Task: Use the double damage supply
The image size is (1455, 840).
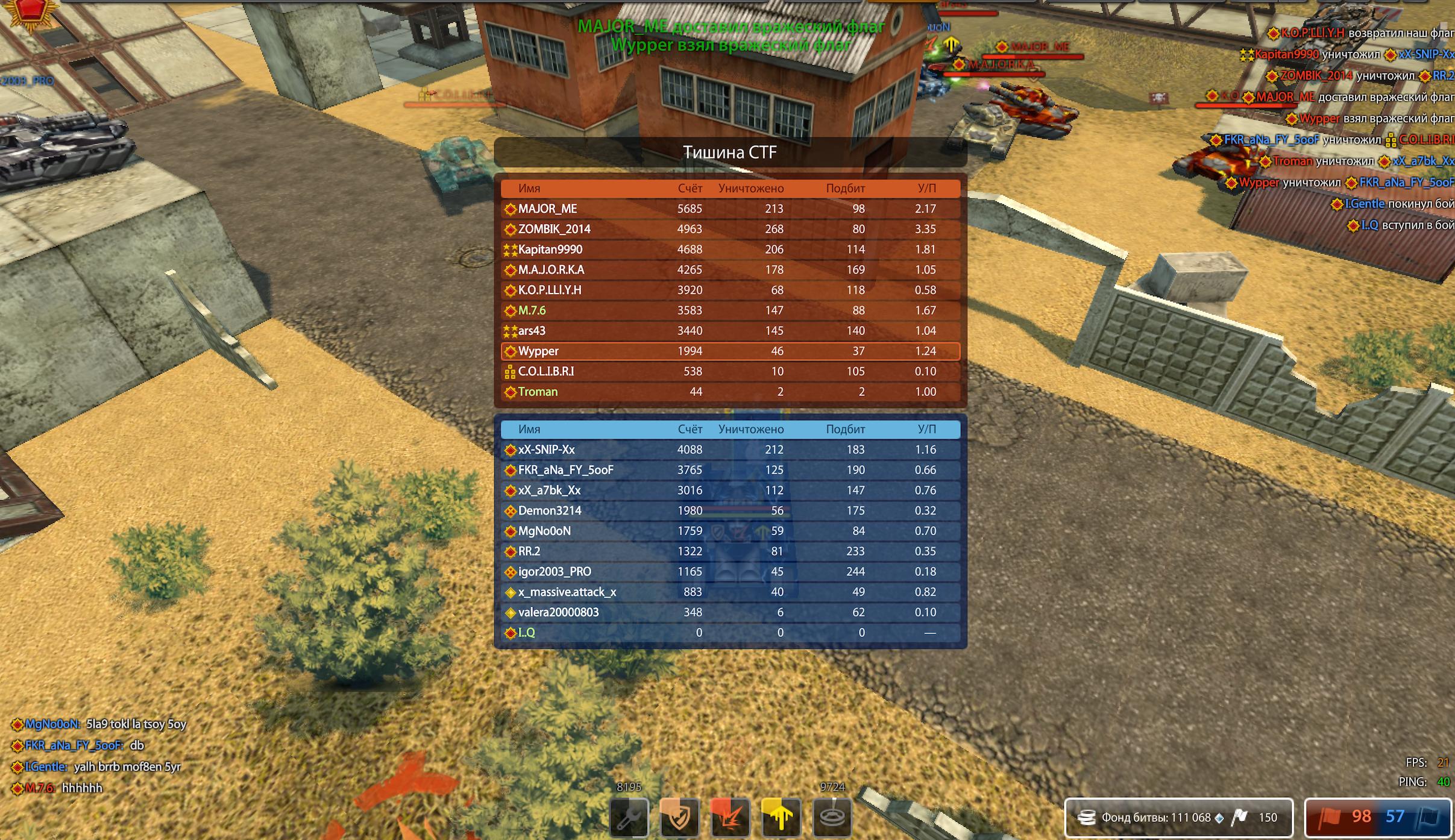Action: coord(731,818)
